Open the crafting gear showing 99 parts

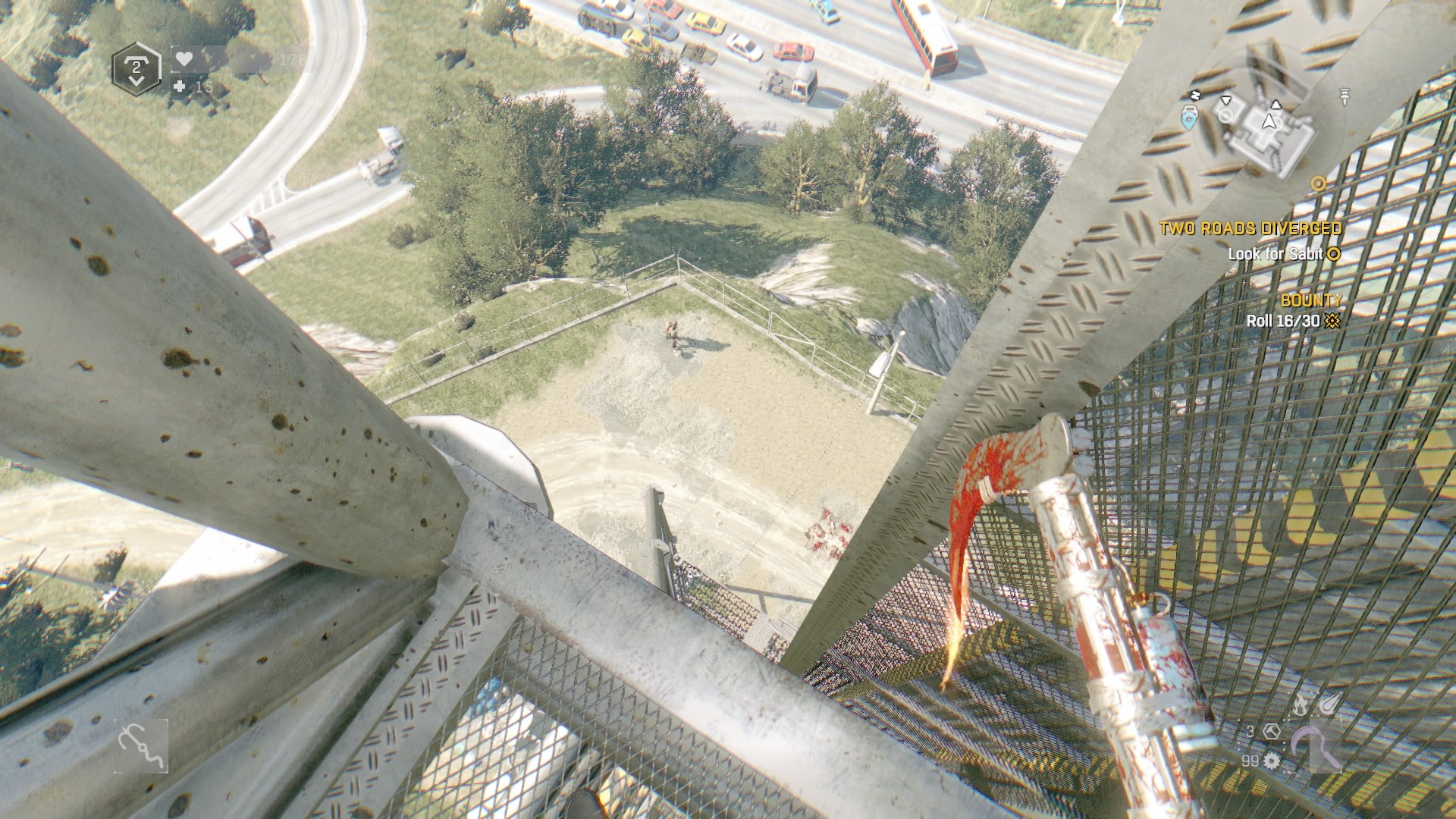pyautogui.click(x=1272, y=761)
